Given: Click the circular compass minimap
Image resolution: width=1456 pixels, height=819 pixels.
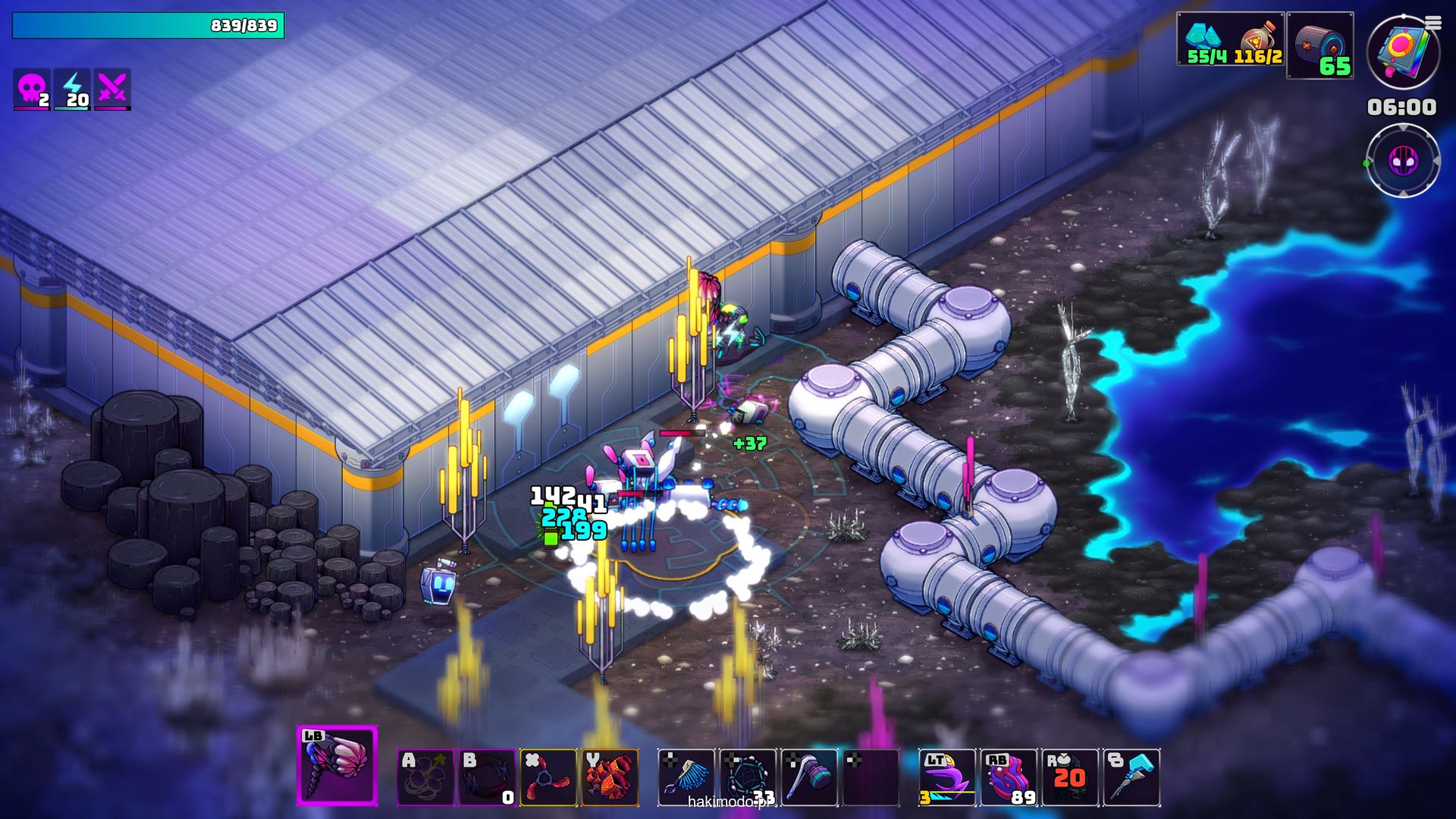Looking at the screenshot, I should [x=1403, y=161].
